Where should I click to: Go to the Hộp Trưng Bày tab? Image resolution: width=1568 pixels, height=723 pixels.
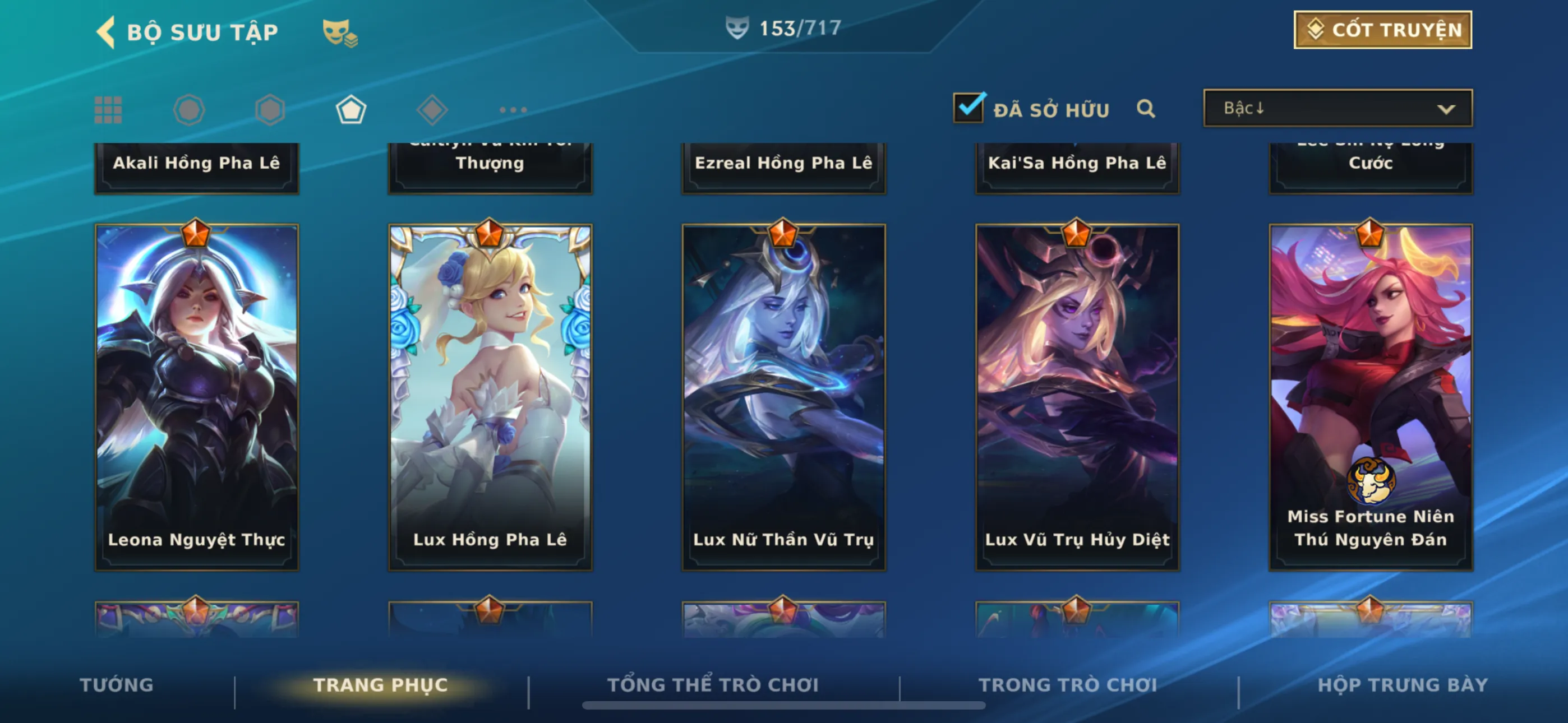1403,685
